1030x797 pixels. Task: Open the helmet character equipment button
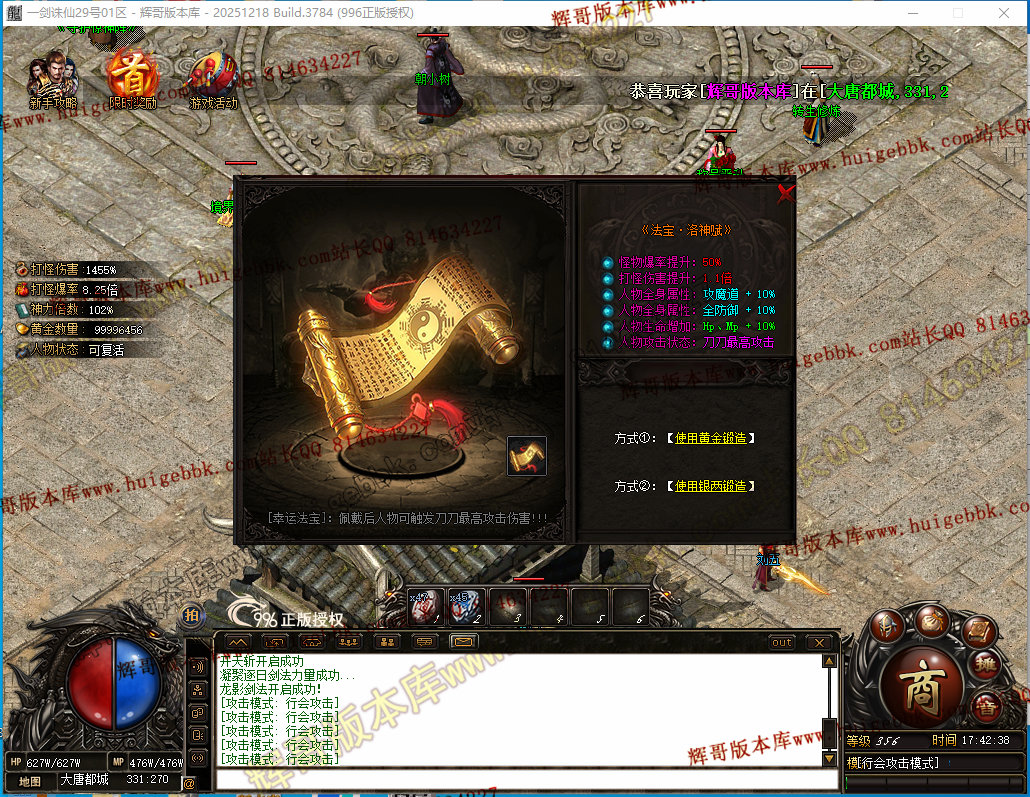tap(886, 626)
